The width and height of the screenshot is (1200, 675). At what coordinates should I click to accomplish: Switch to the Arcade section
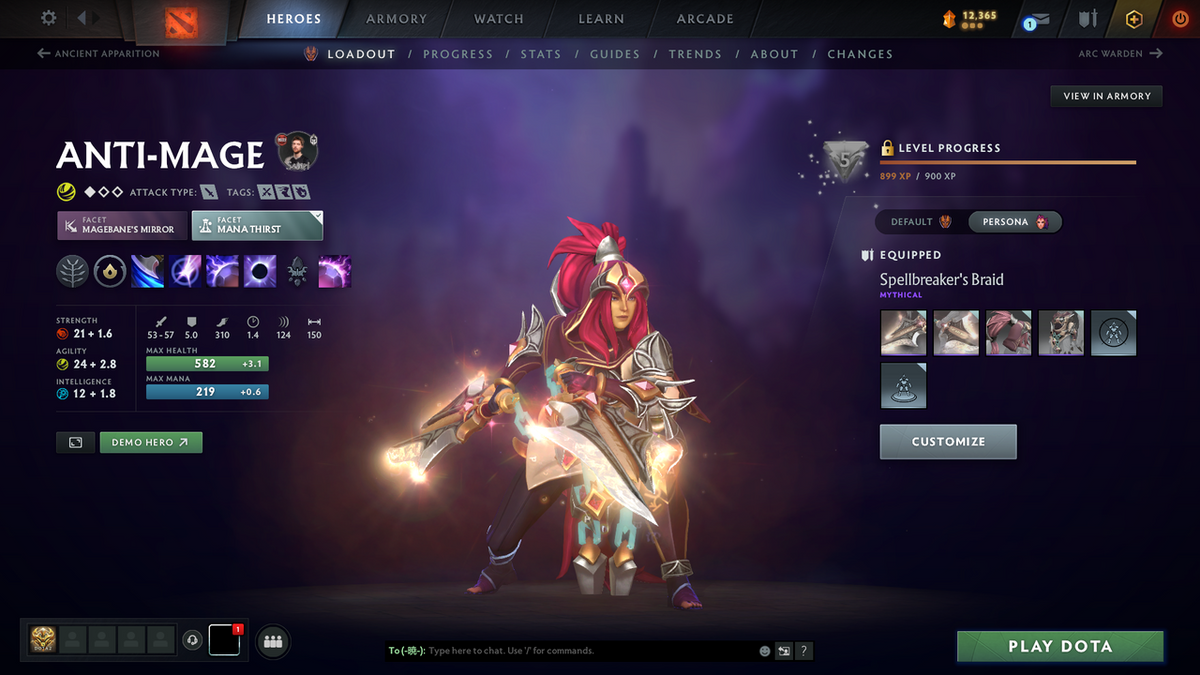pos(705,19)
